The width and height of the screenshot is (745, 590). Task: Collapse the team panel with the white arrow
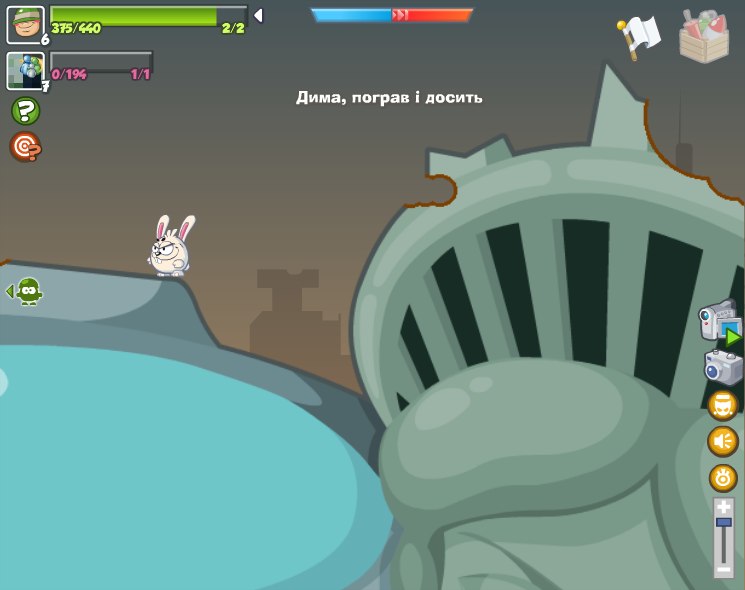click(258, 15)
